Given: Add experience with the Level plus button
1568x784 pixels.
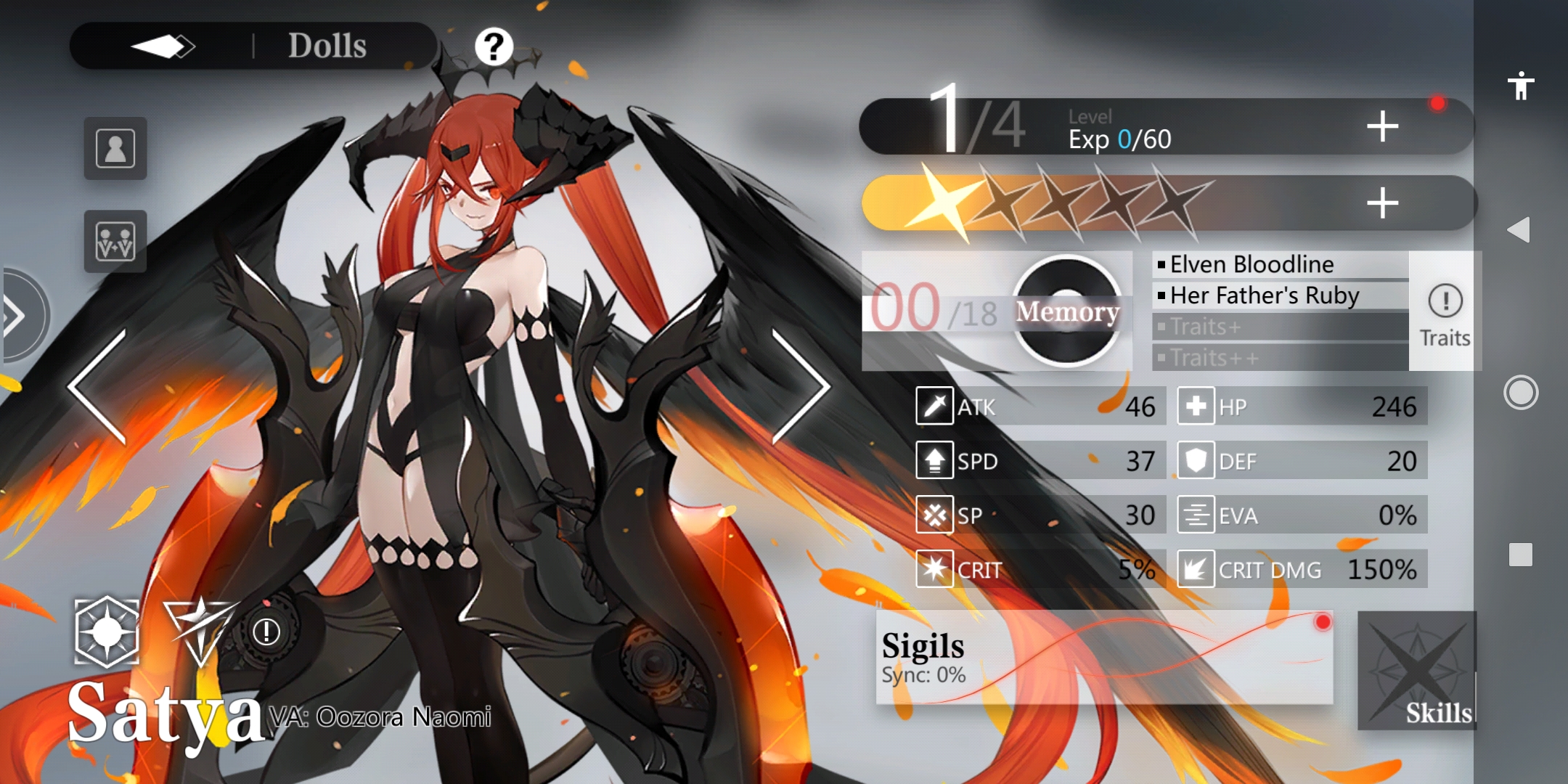Looking at the screenshot, I should click(1382, 127).
